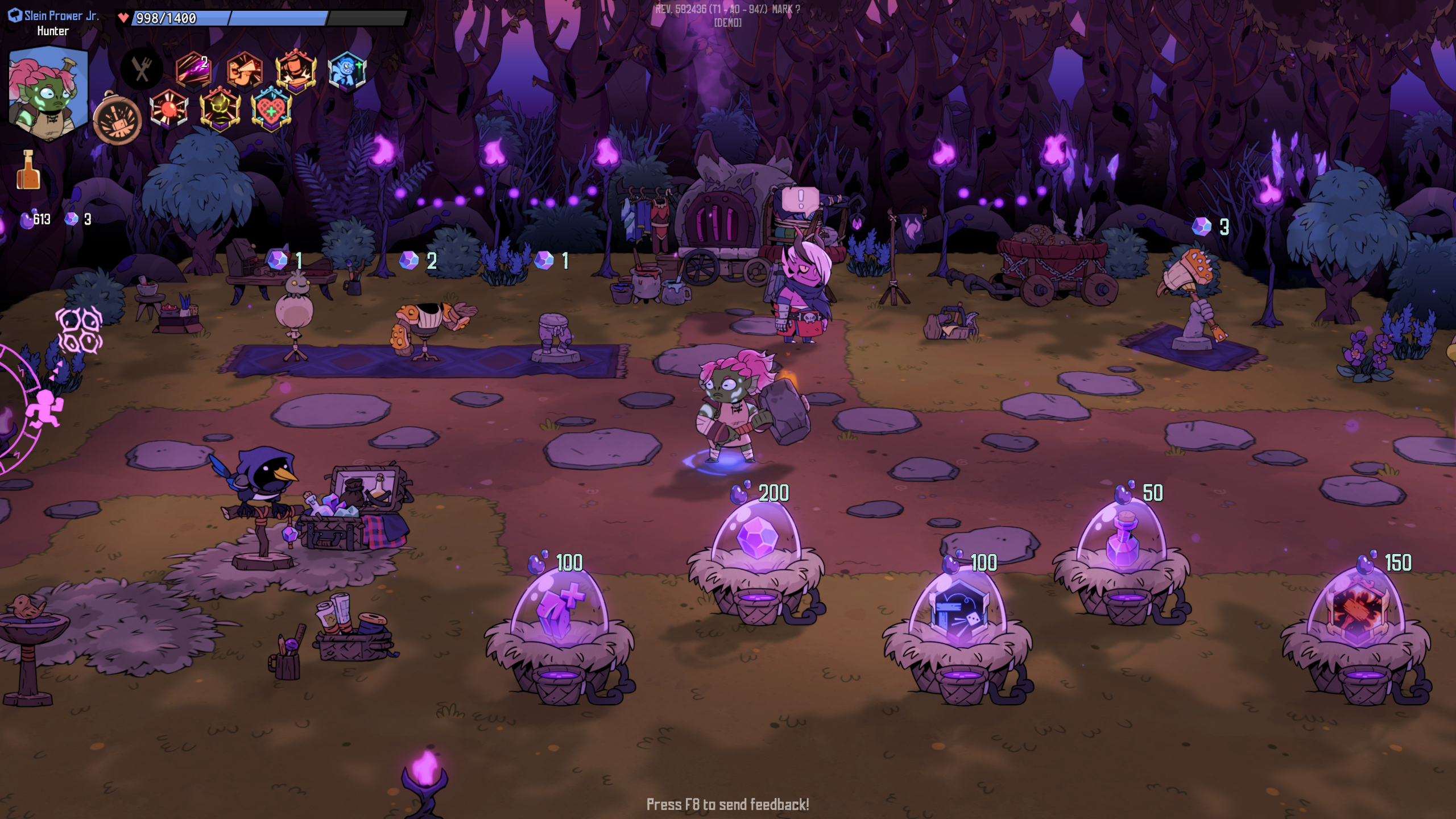Select the waffle heart healing perk icon

[271, 109]
